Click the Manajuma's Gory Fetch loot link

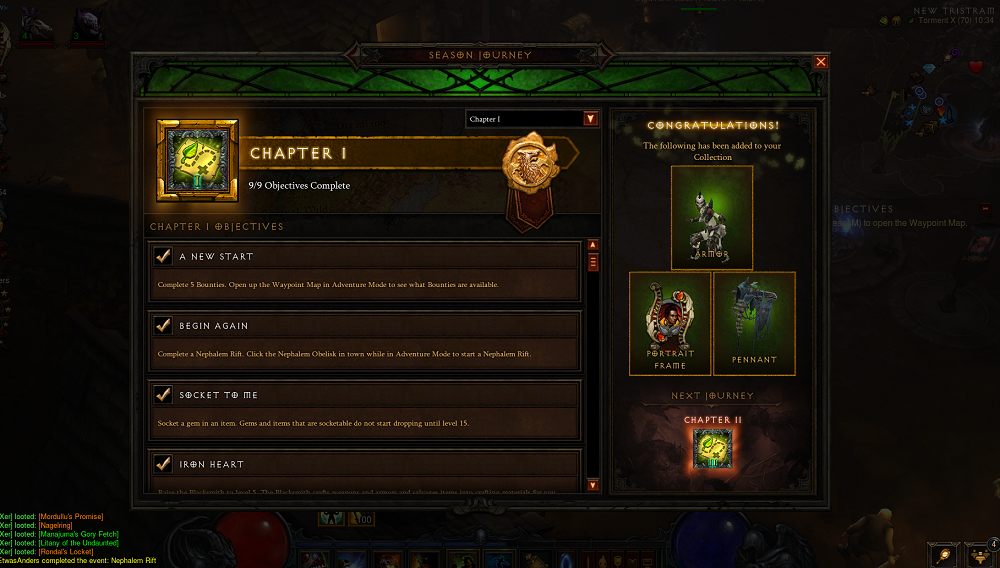[80, 534]
